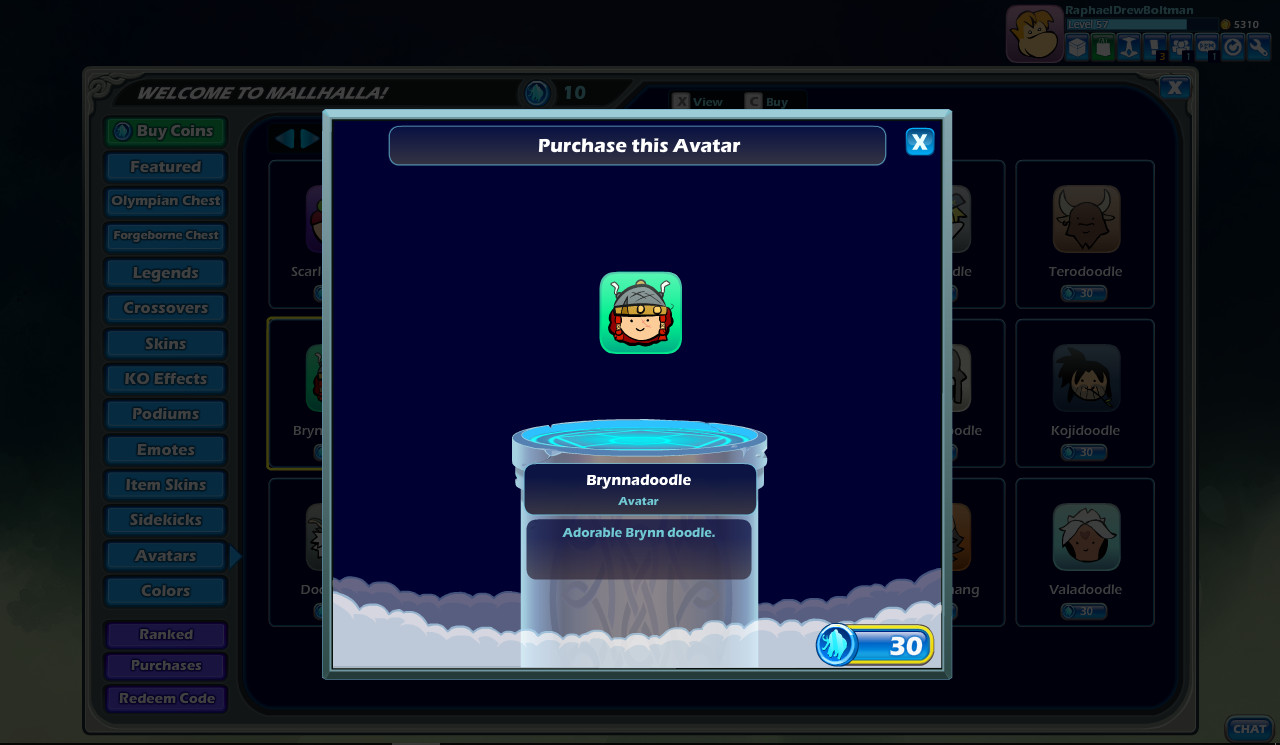
Task: Switch to the Avatars category
Action: [165, 555]
